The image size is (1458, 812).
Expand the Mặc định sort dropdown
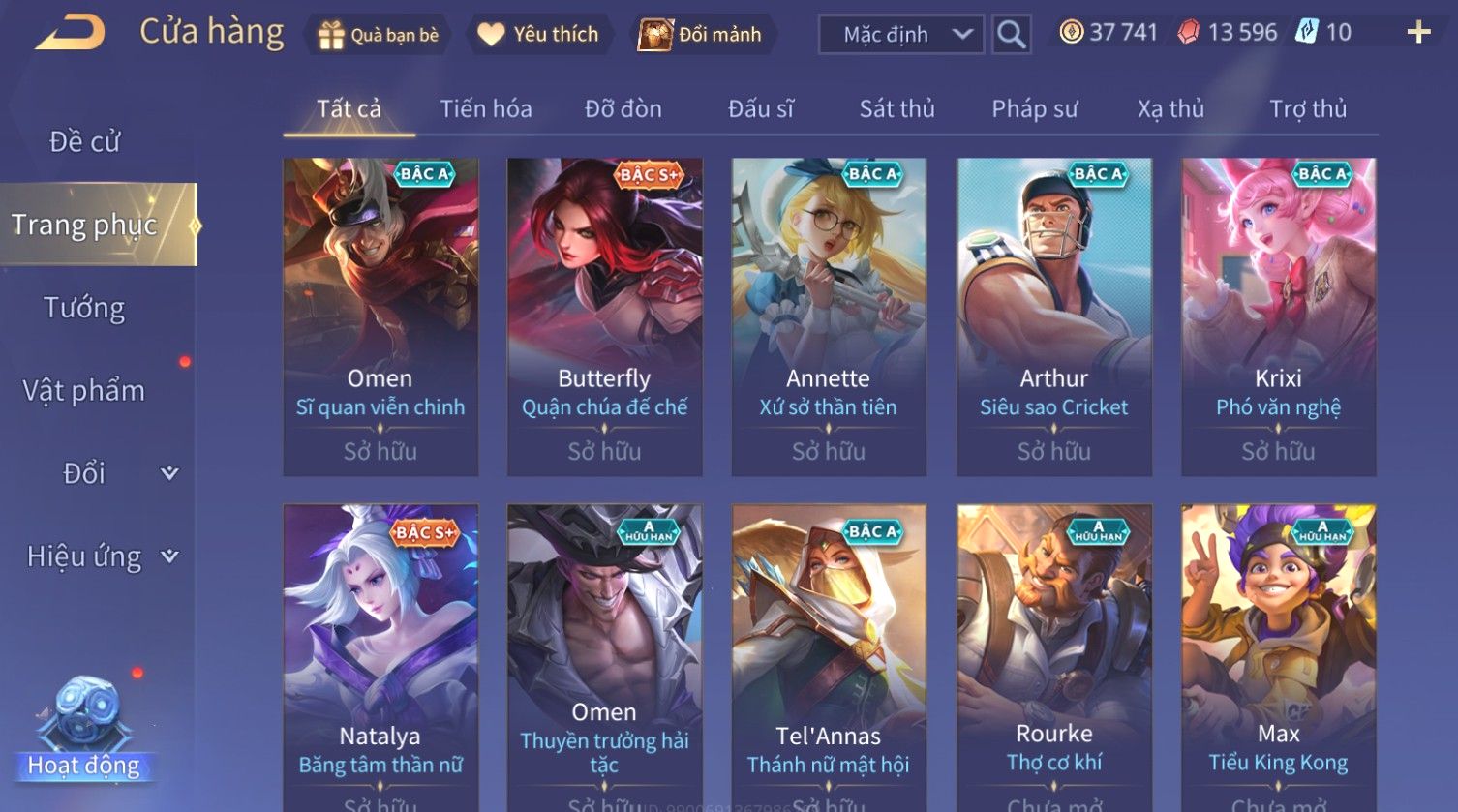coord(901,35)
